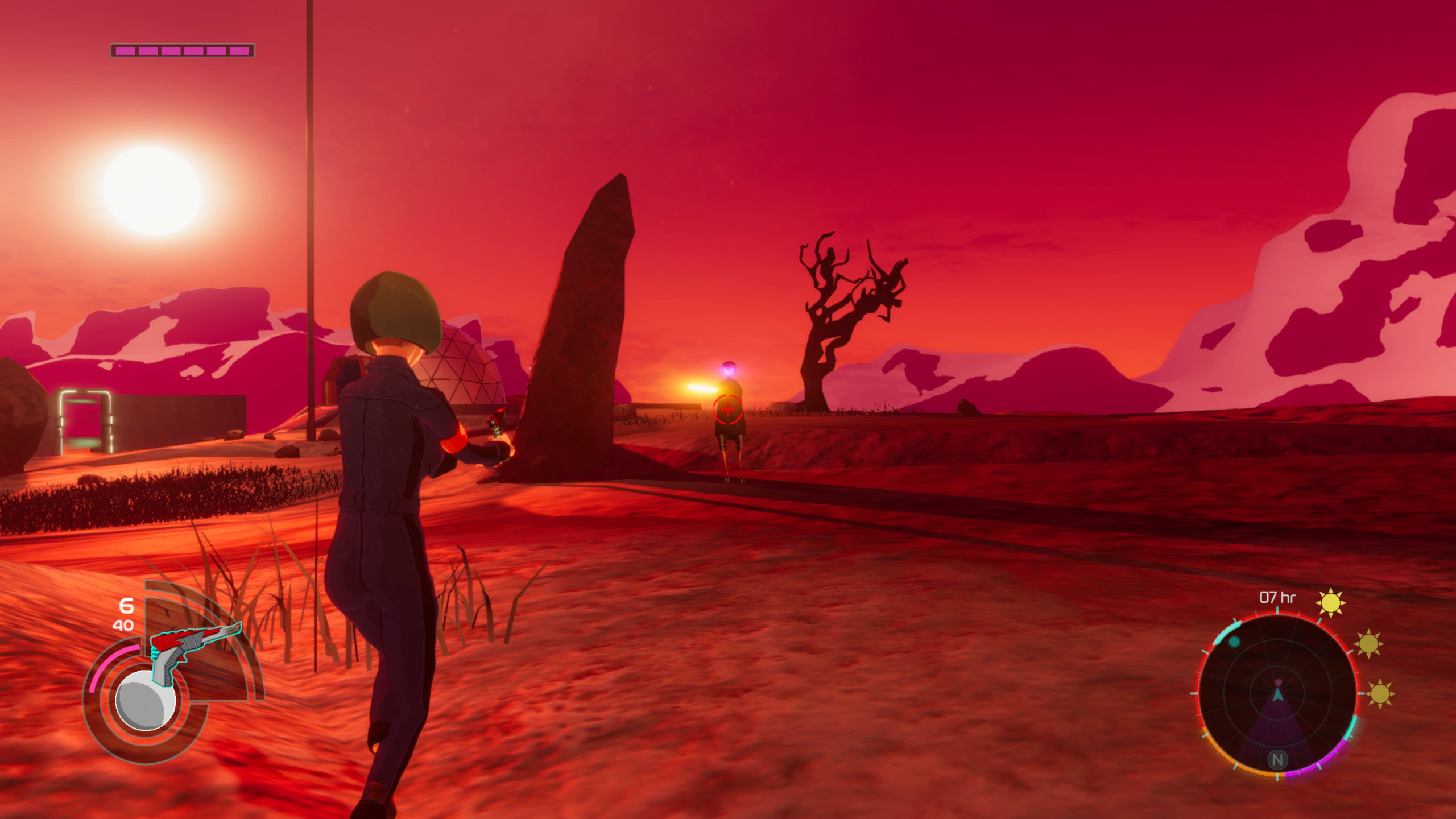This screenshot has height=819, width=1456.
Task: Select the cyan blip on the radar
Action: coord(1234,642)
